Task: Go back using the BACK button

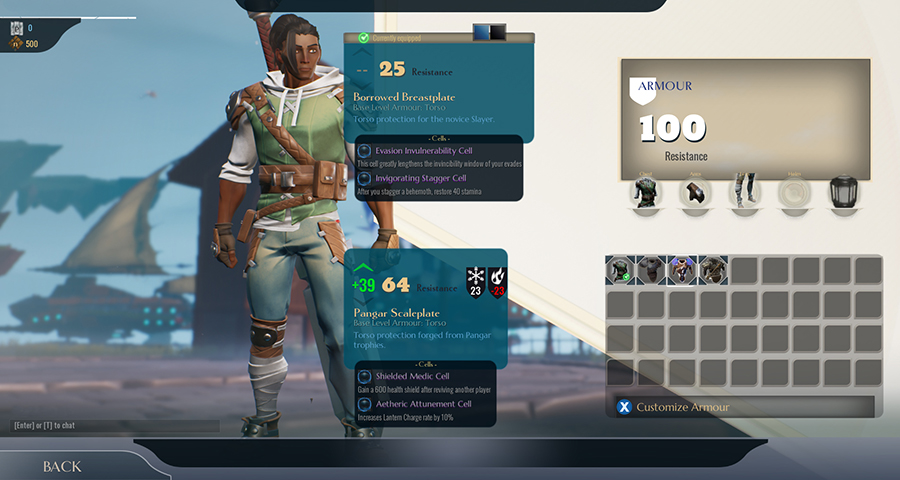Action: pos(62,467)
